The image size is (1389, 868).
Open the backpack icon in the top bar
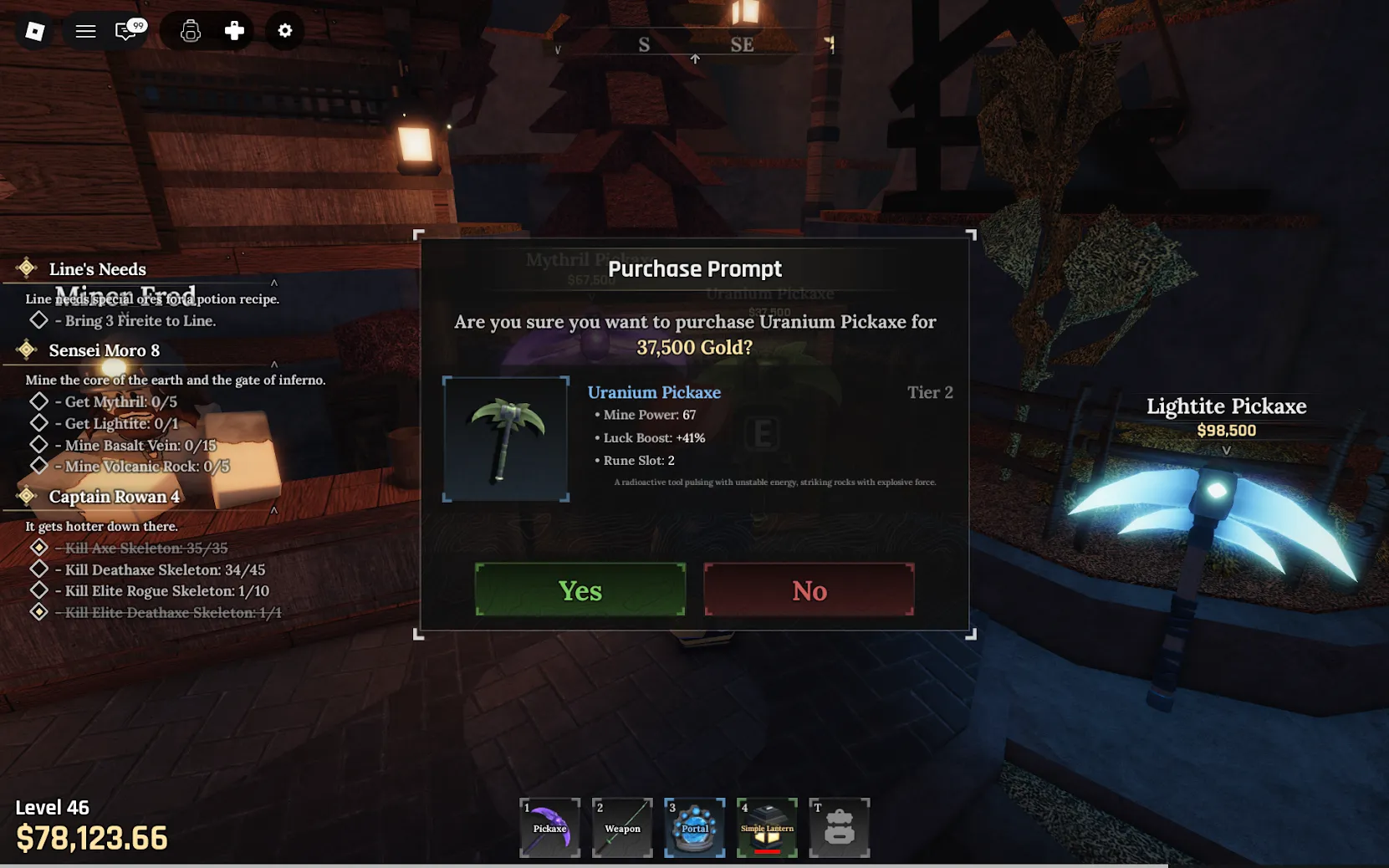pos(191,31)
